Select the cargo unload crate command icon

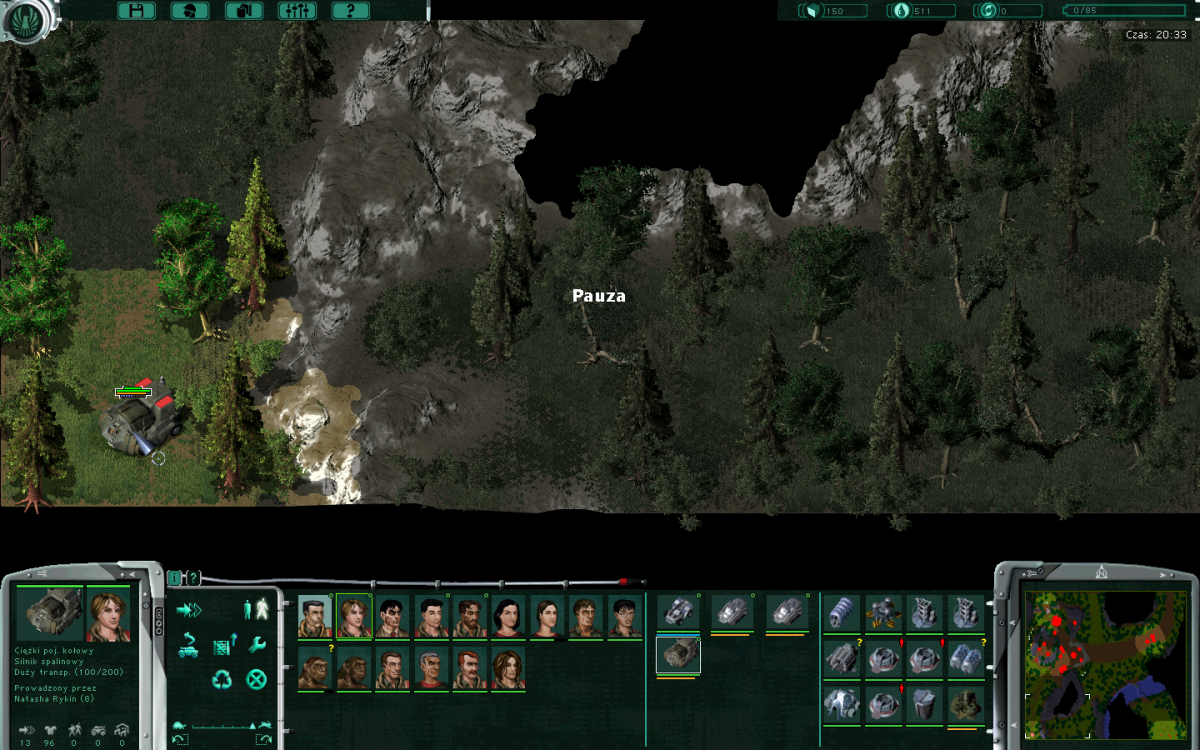tap(222, 645)
